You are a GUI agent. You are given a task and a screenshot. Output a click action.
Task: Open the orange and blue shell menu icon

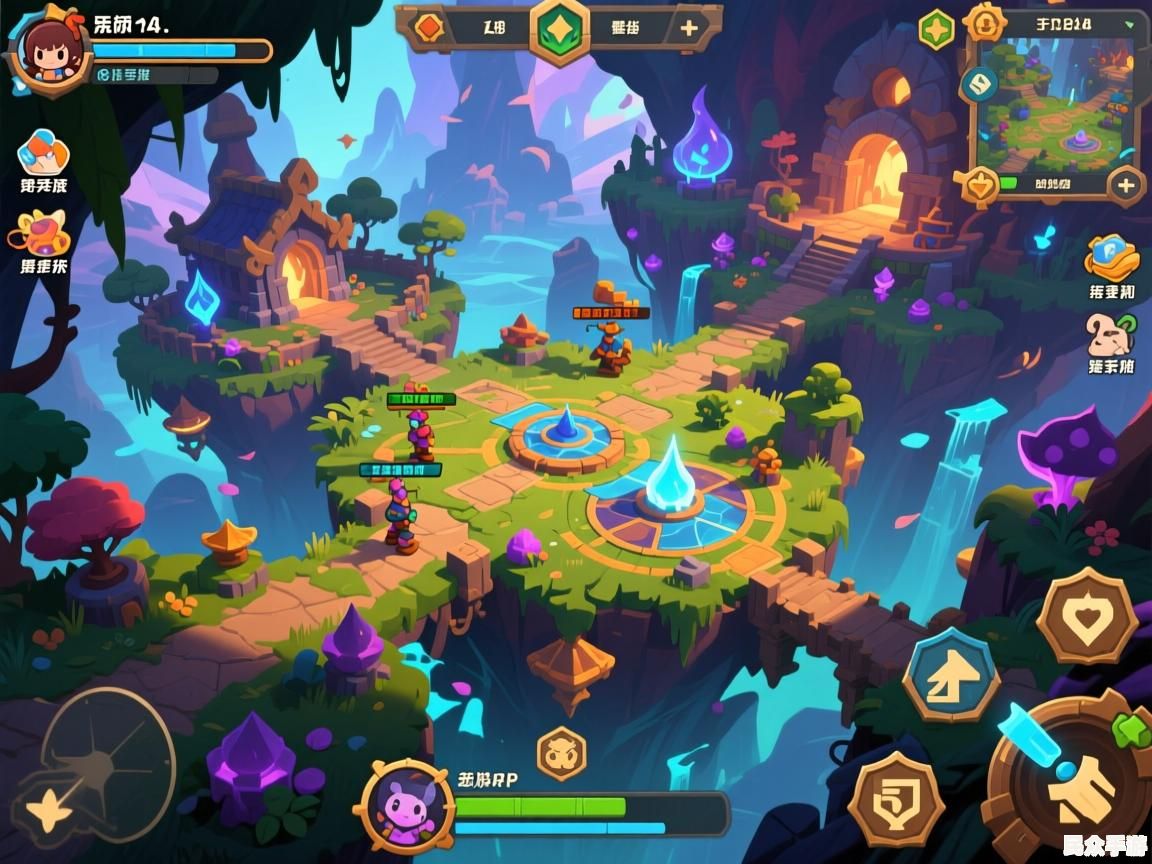43,151
